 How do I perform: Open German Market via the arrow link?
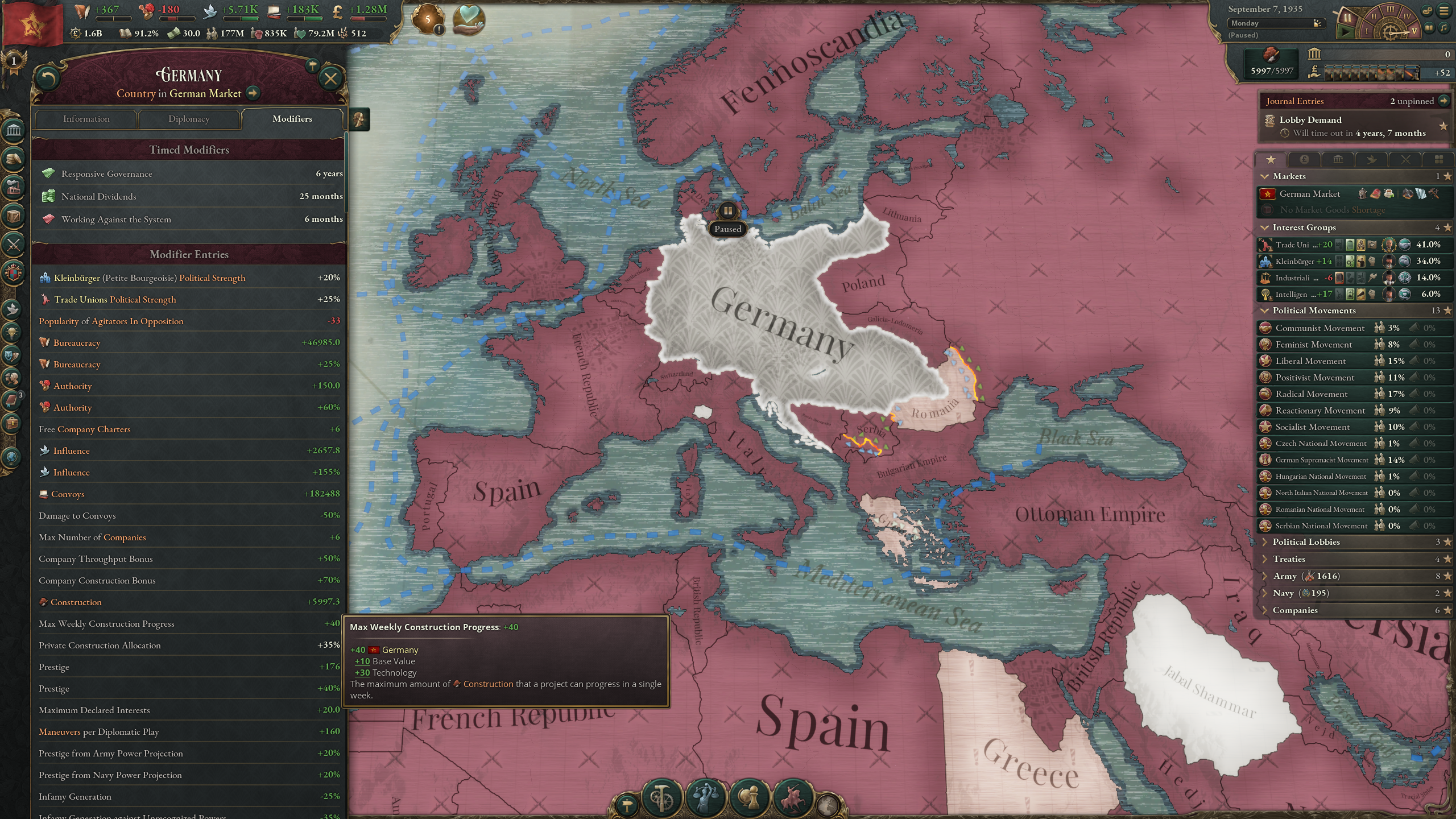pos(253,93)
